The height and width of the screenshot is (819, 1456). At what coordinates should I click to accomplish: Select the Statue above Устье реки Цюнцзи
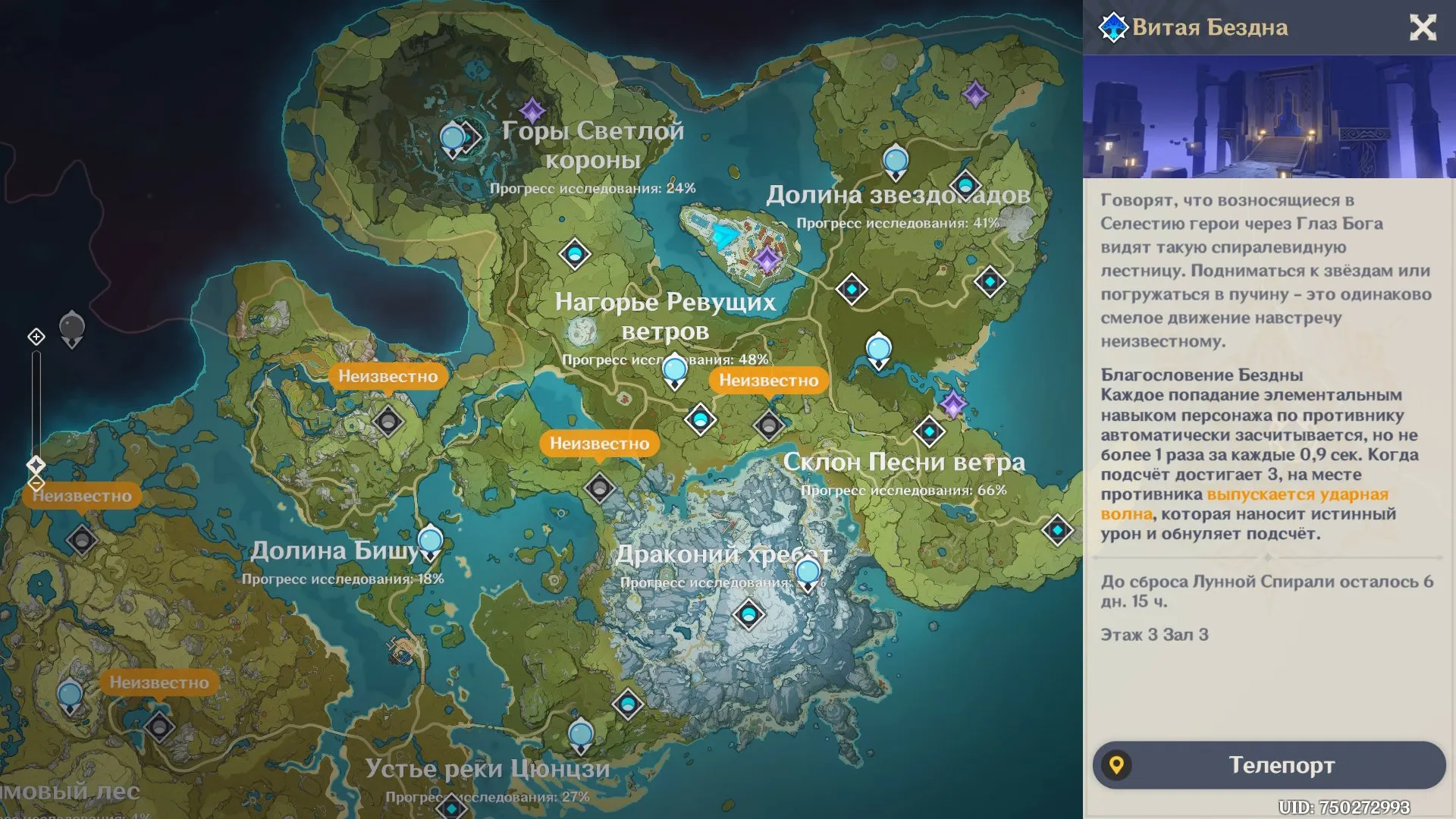(581, 736)
